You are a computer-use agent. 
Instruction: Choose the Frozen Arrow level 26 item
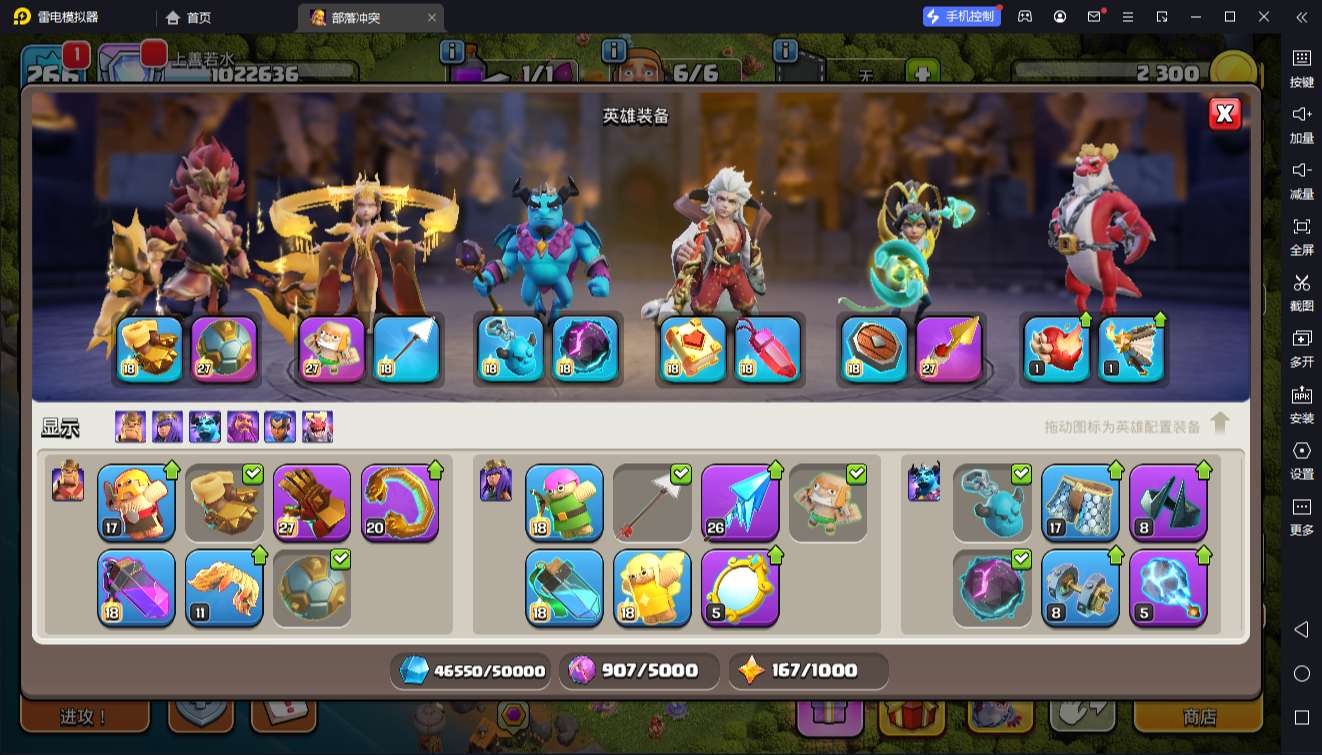click(x=740, y=502)
